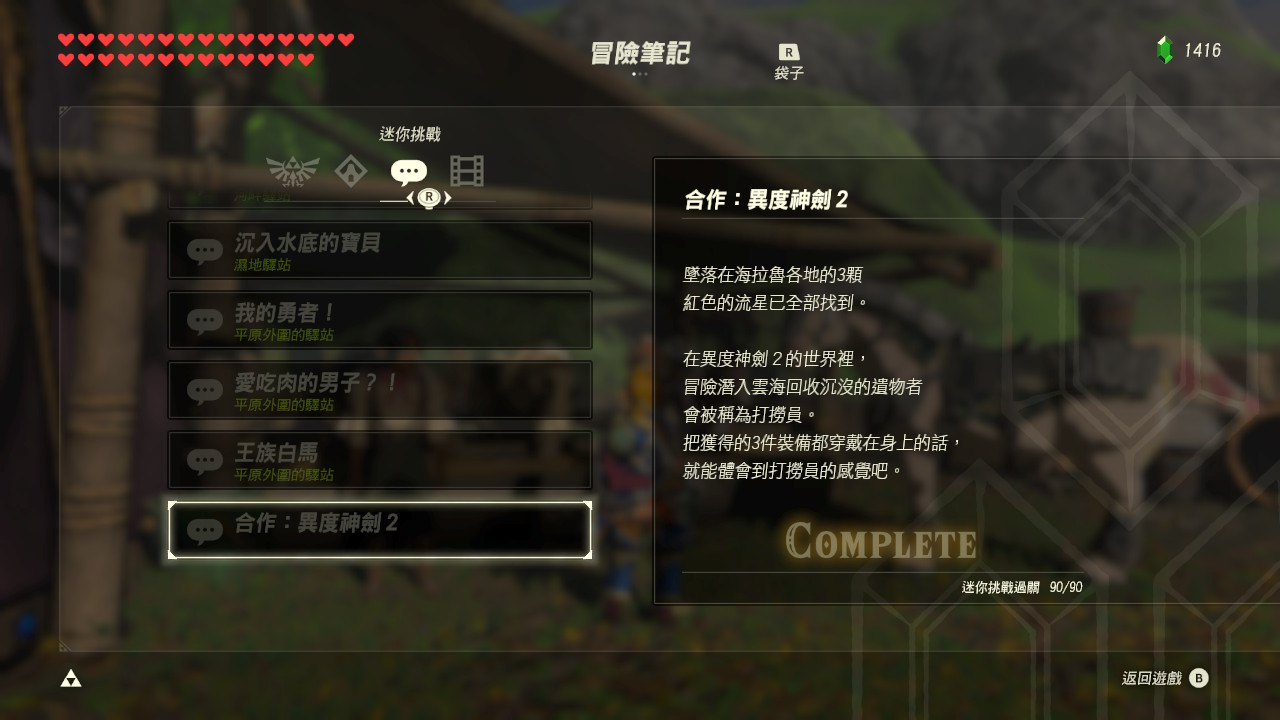Select the 合作：異度神劍2 quest entry
Image resolution: width=1280 pixels, height=720 pixels.
pyautogui.click(x=380, y=528)
